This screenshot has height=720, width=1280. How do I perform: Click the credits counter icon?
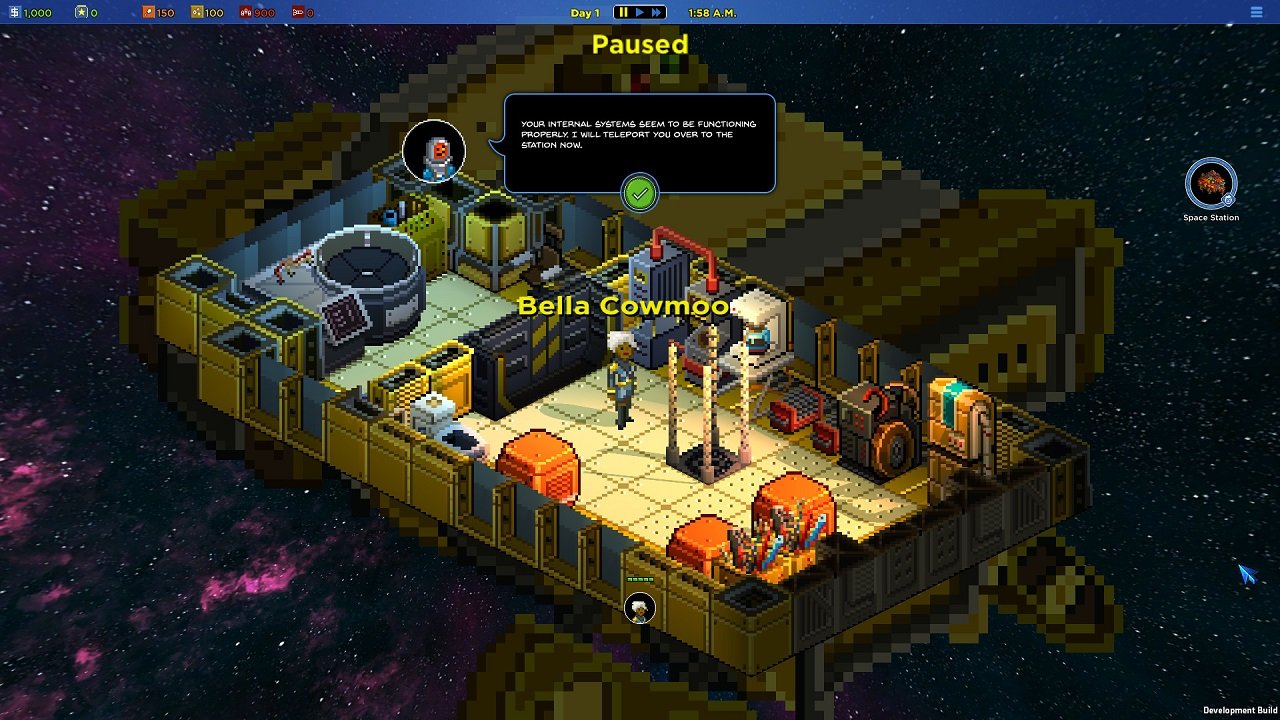[x=17, y=13]
